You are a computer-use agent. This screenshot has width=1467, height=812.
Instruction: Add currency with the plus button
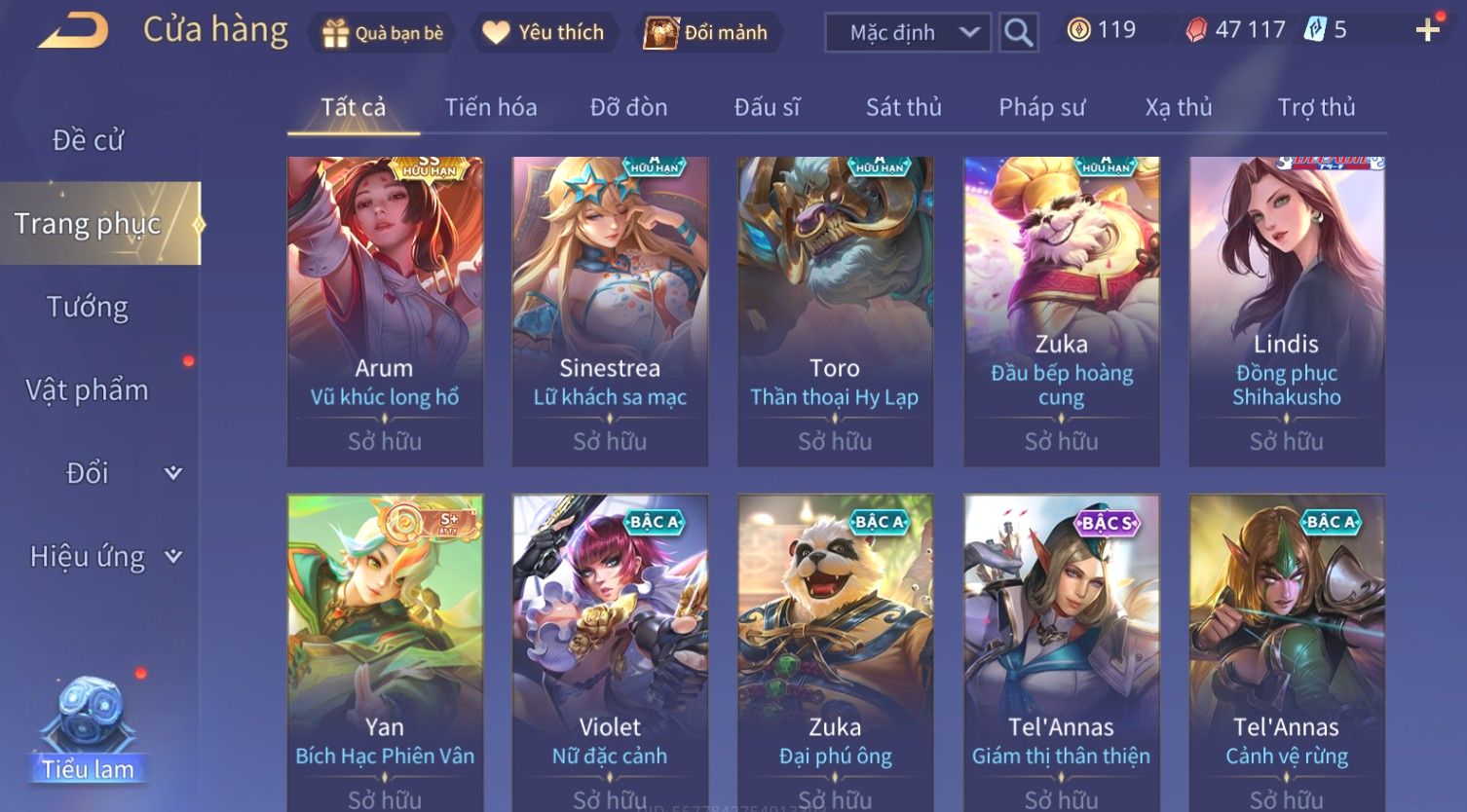click(x=1427, y=31)
